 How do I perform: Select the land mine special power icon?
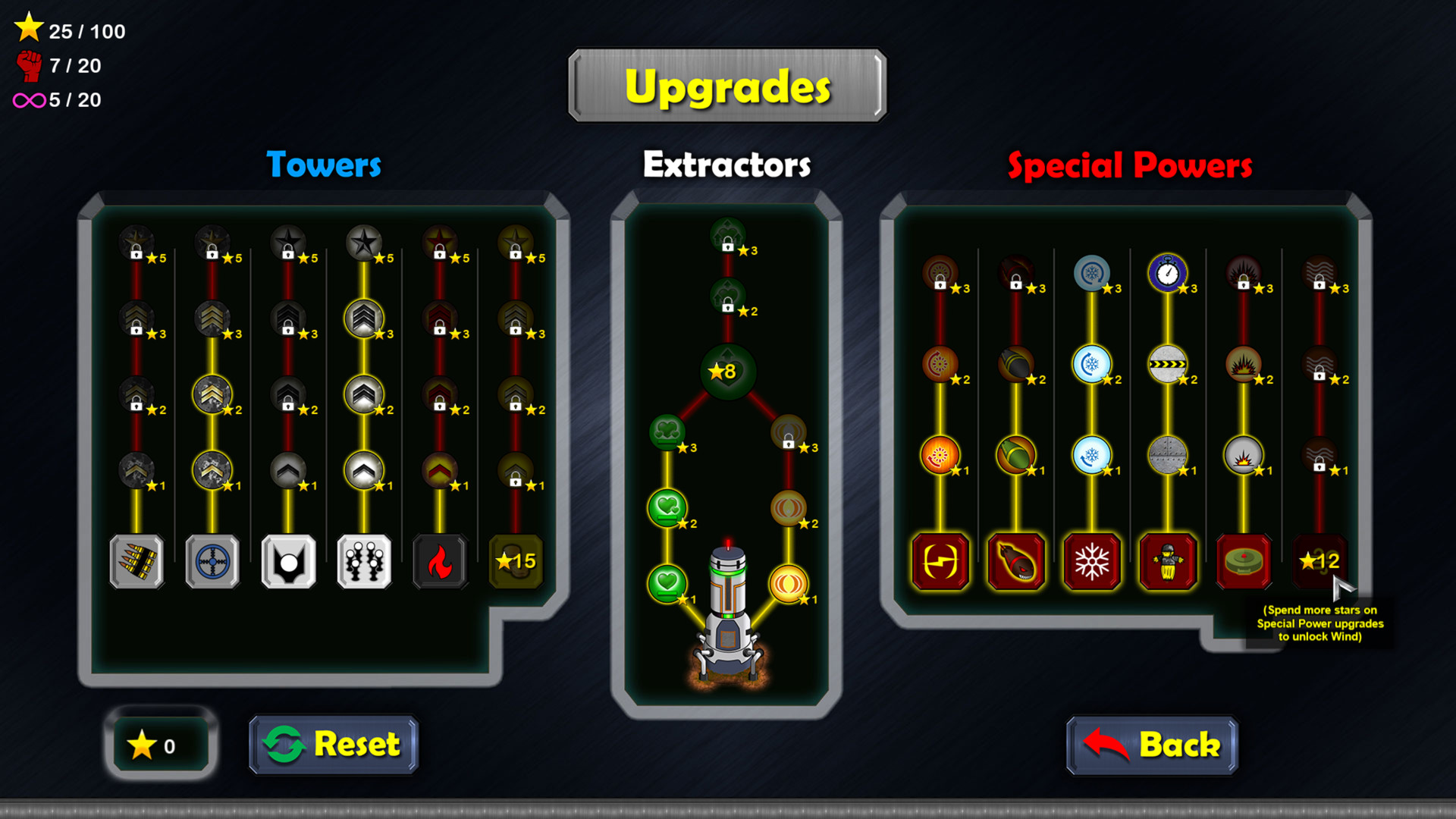tap(1244, 562)
